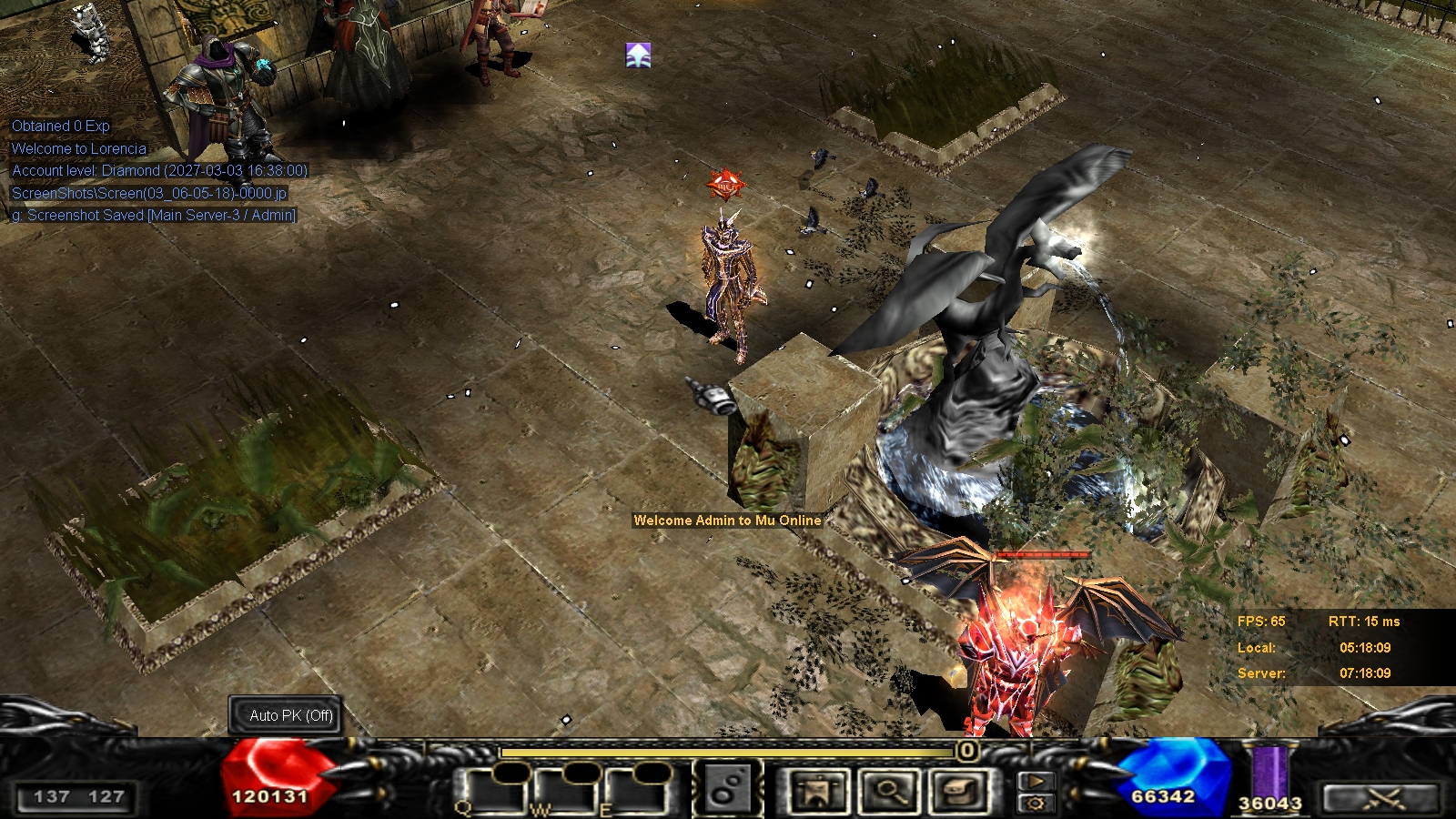Open the inventory chest button
Viewport: 1456px width, 819px height.
(x=959, y=790)
